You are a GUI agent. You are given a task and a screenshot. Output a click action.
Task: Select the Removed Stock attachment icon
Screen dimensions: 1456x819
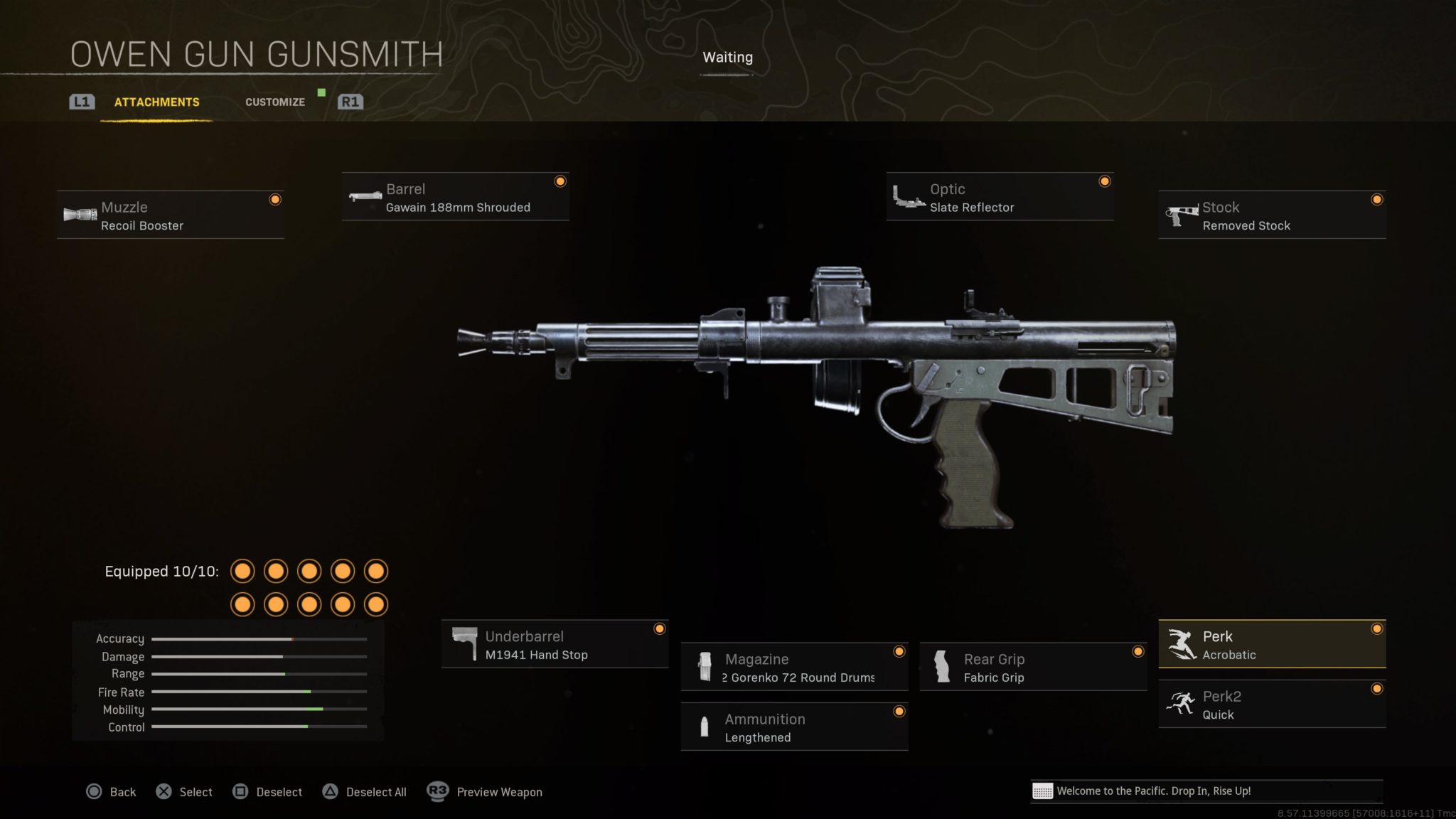(1179, 214)
